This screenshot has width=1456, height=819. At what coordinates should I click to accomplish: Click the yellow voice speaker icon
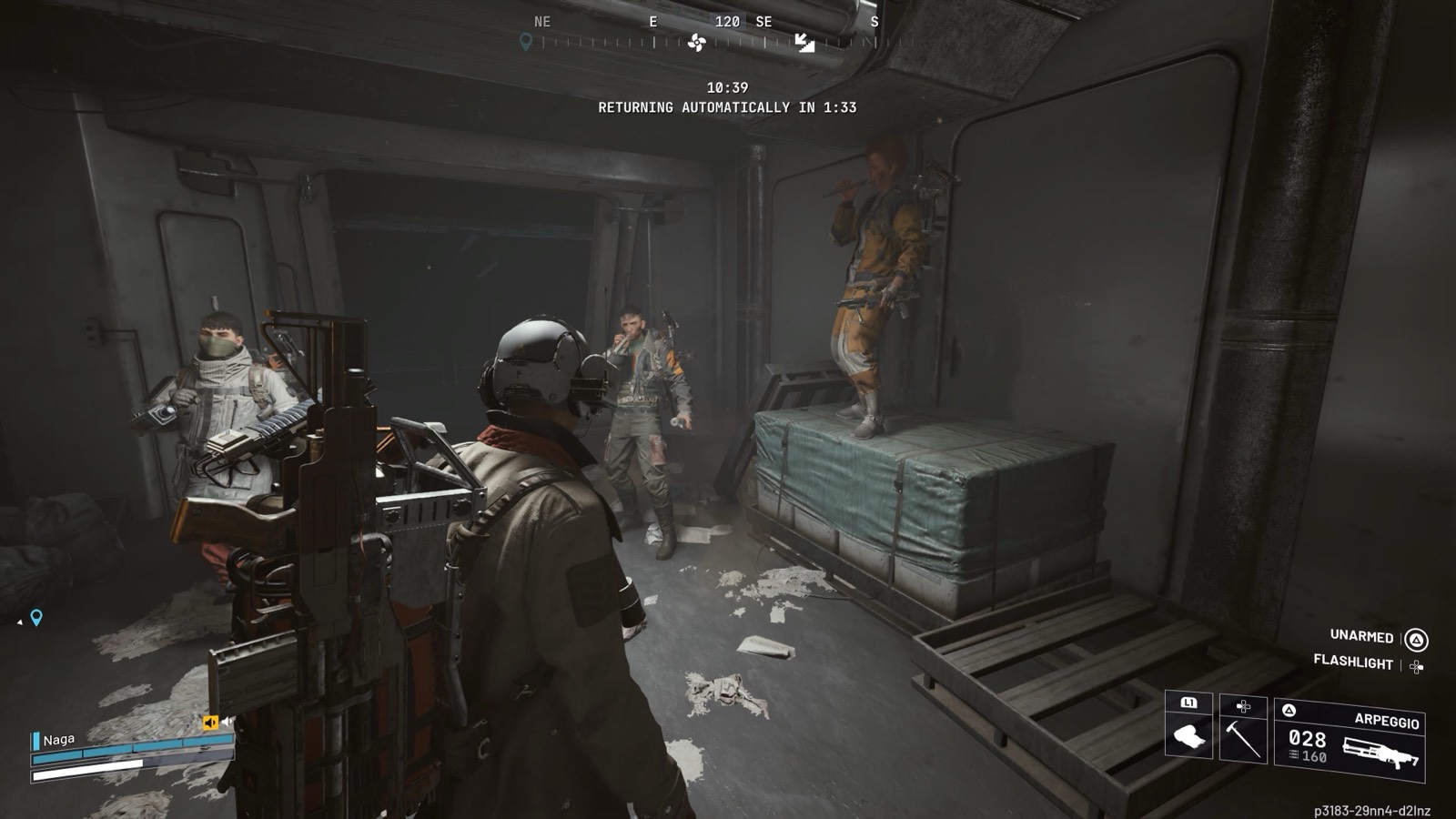(210, 723)
